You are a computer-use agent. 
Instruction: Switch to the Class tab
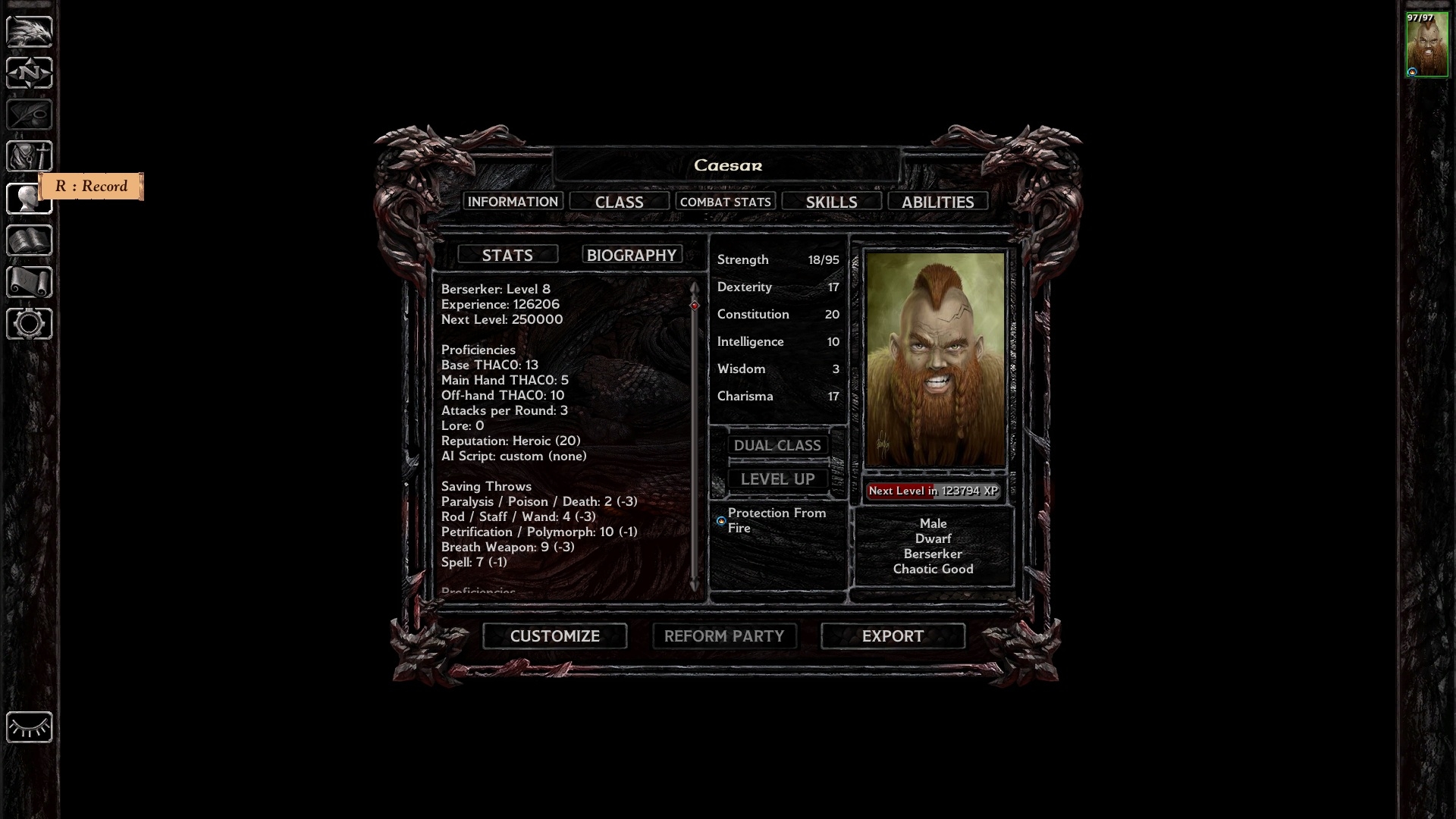tap(619, 201)
